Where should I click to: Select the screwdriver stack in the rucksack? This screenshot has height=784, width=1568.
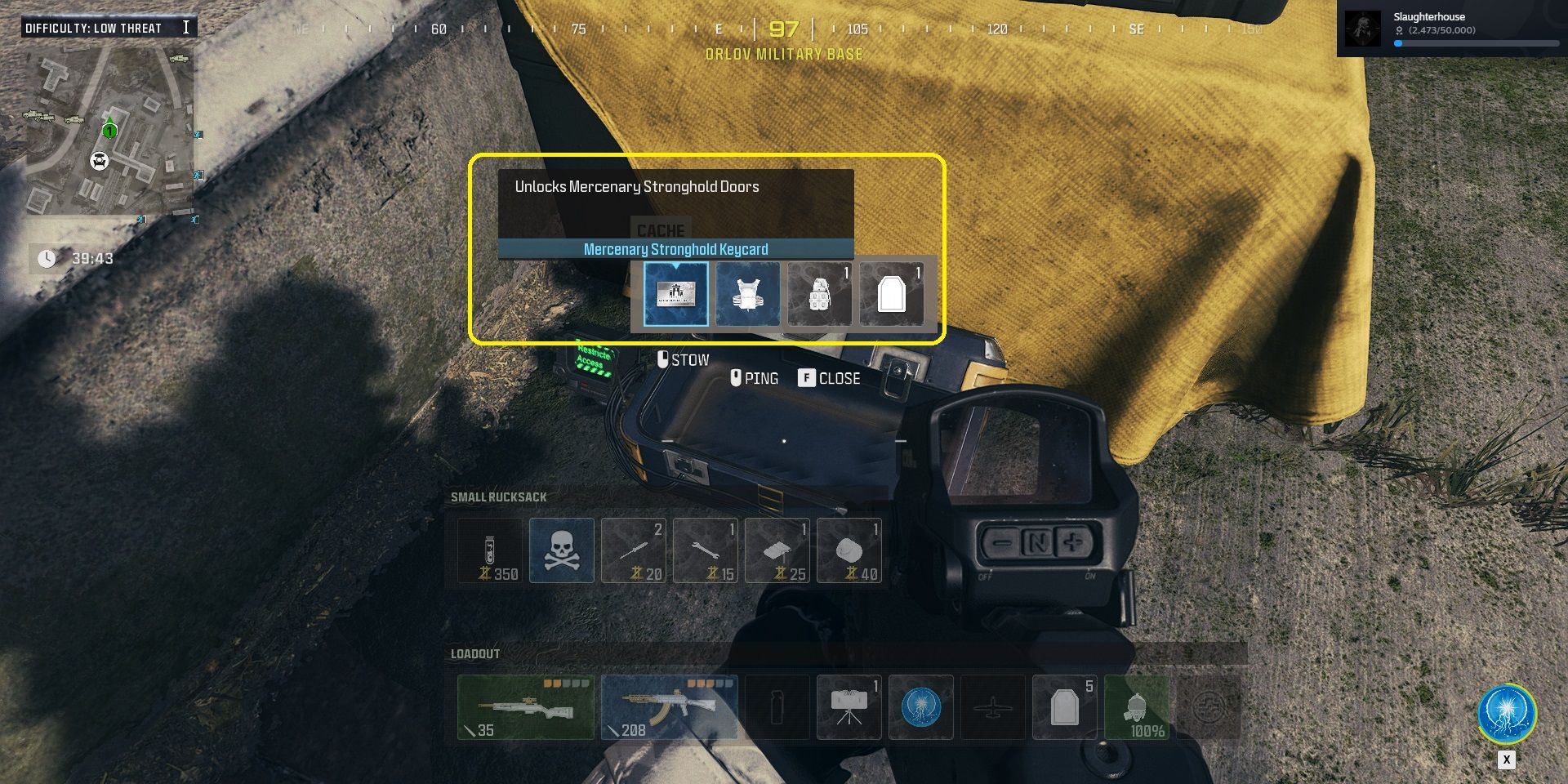634,550
